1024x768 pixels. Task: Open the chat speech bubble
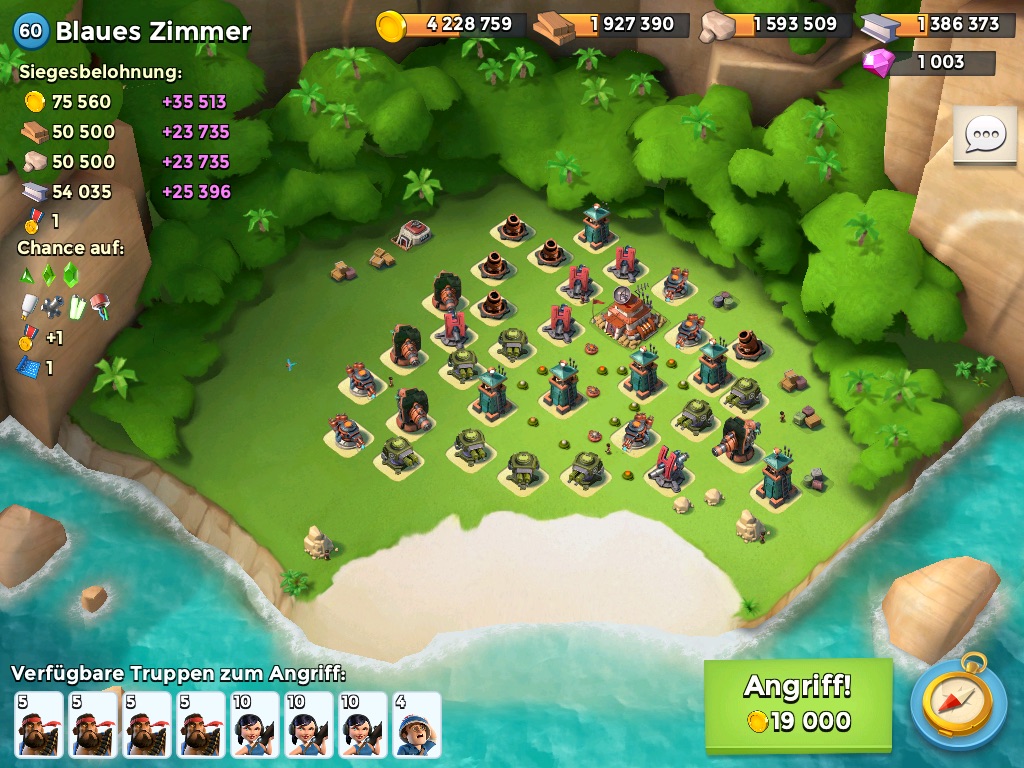[x=984, y=134]
